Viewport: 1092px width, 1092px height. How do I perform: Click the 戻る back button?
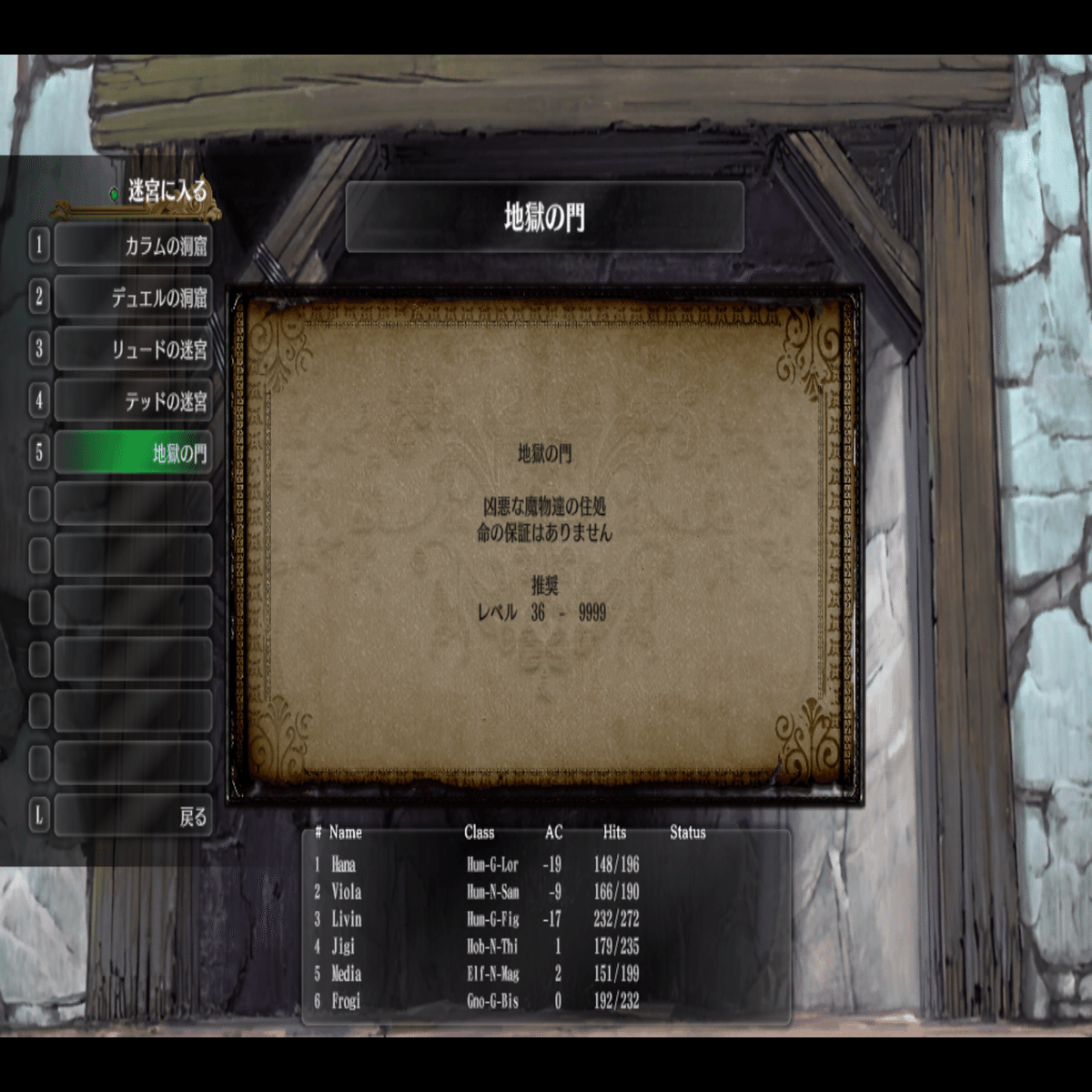click(133, 816)
